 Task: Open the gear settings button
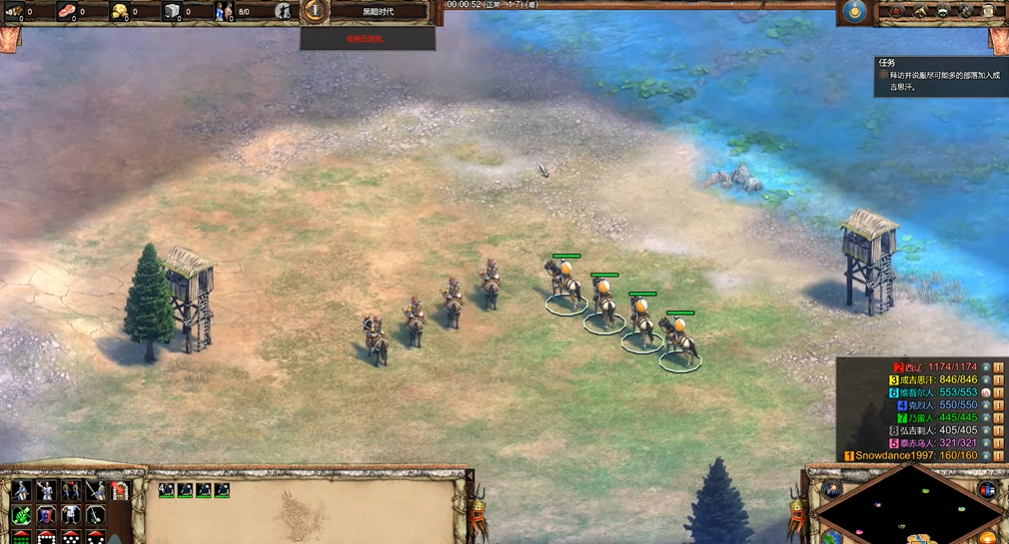click(966, 12)
